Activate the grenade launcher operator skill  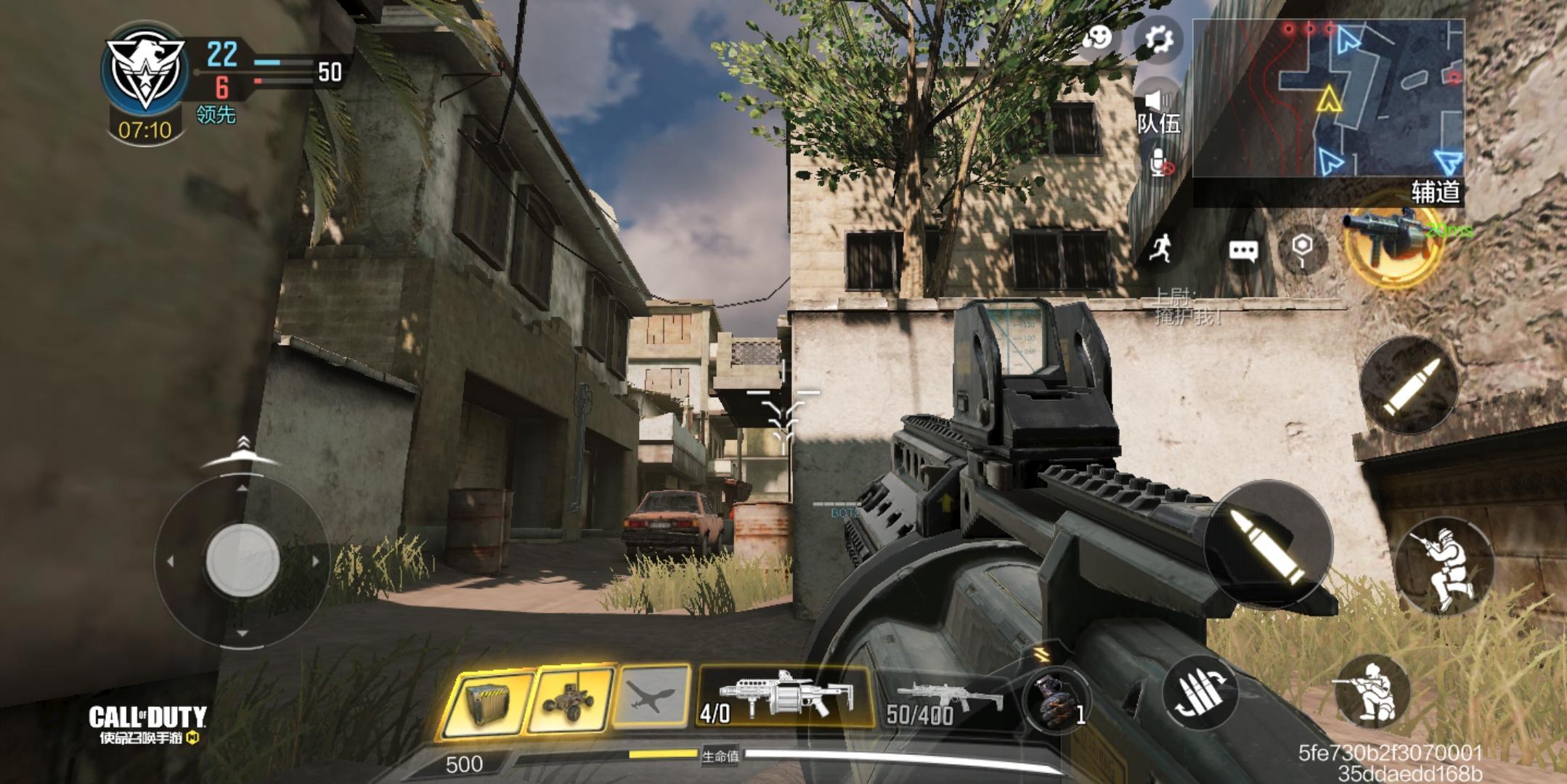pyautogui.click(x=1391, y=240)
